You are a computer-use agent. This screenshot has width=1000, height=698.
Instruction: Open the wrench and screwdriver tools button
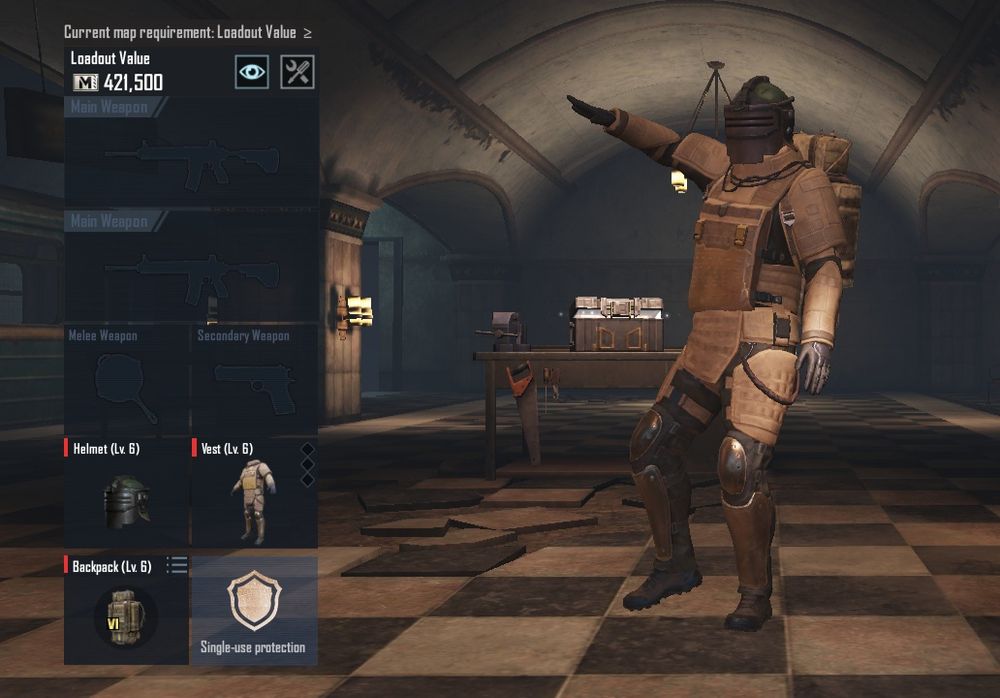pos(297,72)
